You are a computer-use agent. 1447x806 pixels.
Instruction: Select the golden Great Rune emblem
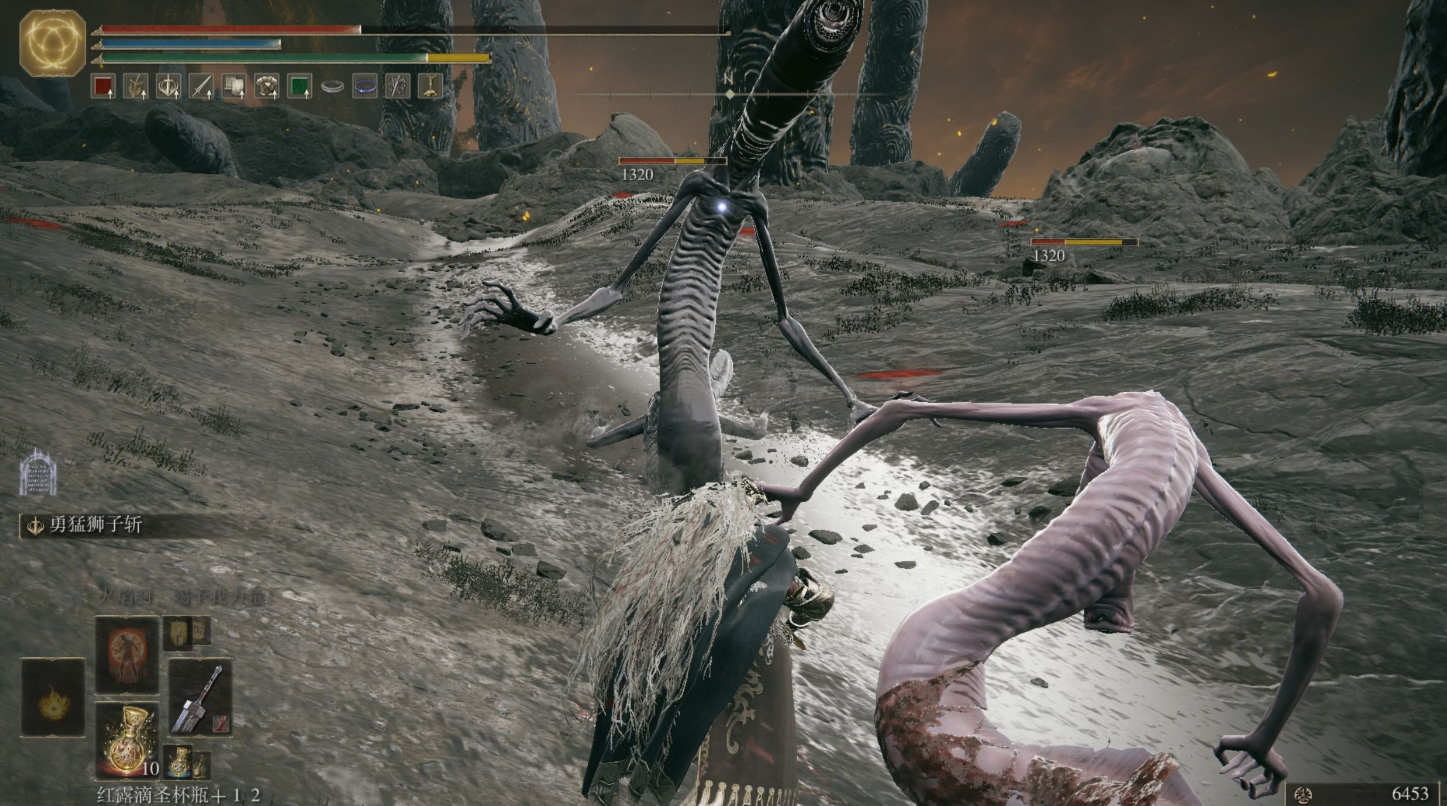click(x=52, y=43)
